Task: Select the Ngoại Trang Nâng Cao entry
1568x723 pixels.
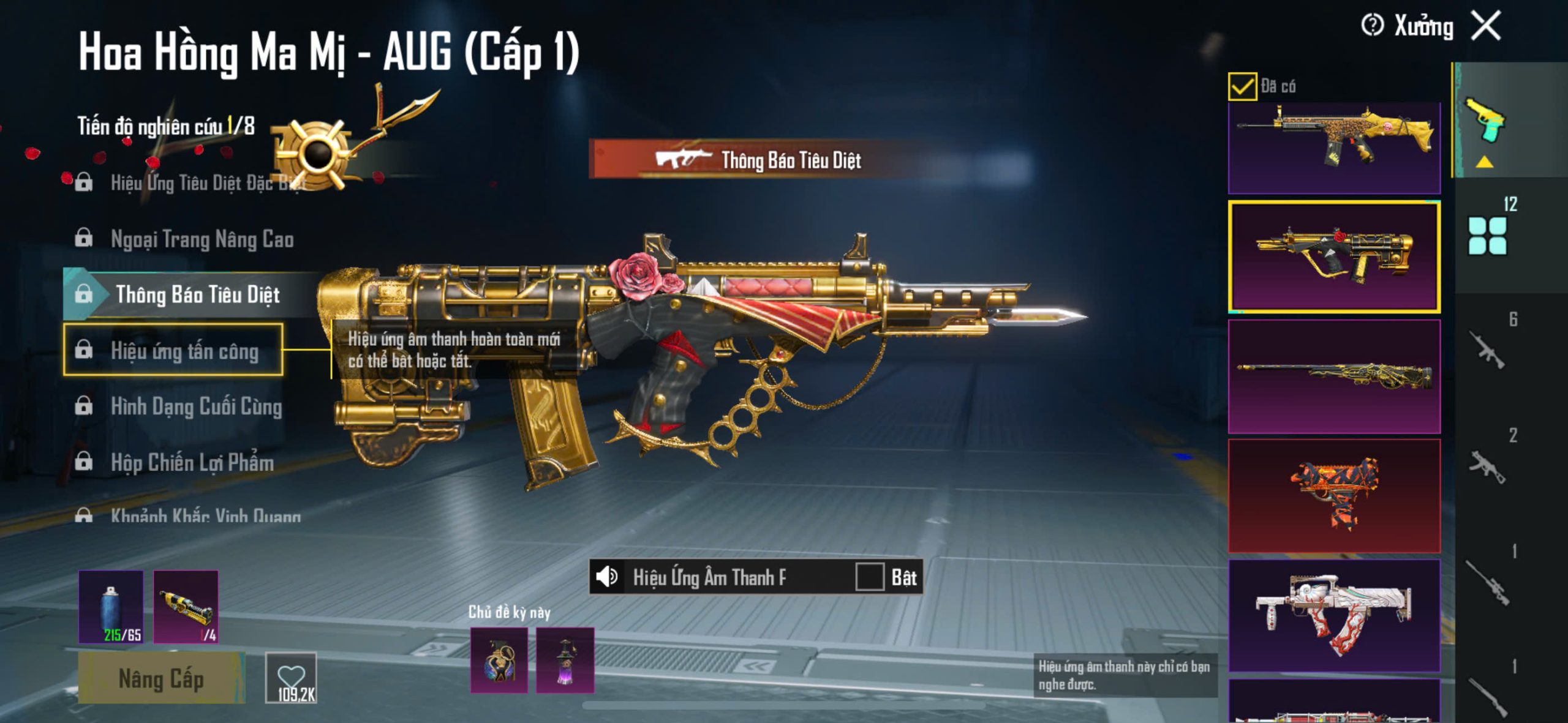Action: click(x=202, y=239)
